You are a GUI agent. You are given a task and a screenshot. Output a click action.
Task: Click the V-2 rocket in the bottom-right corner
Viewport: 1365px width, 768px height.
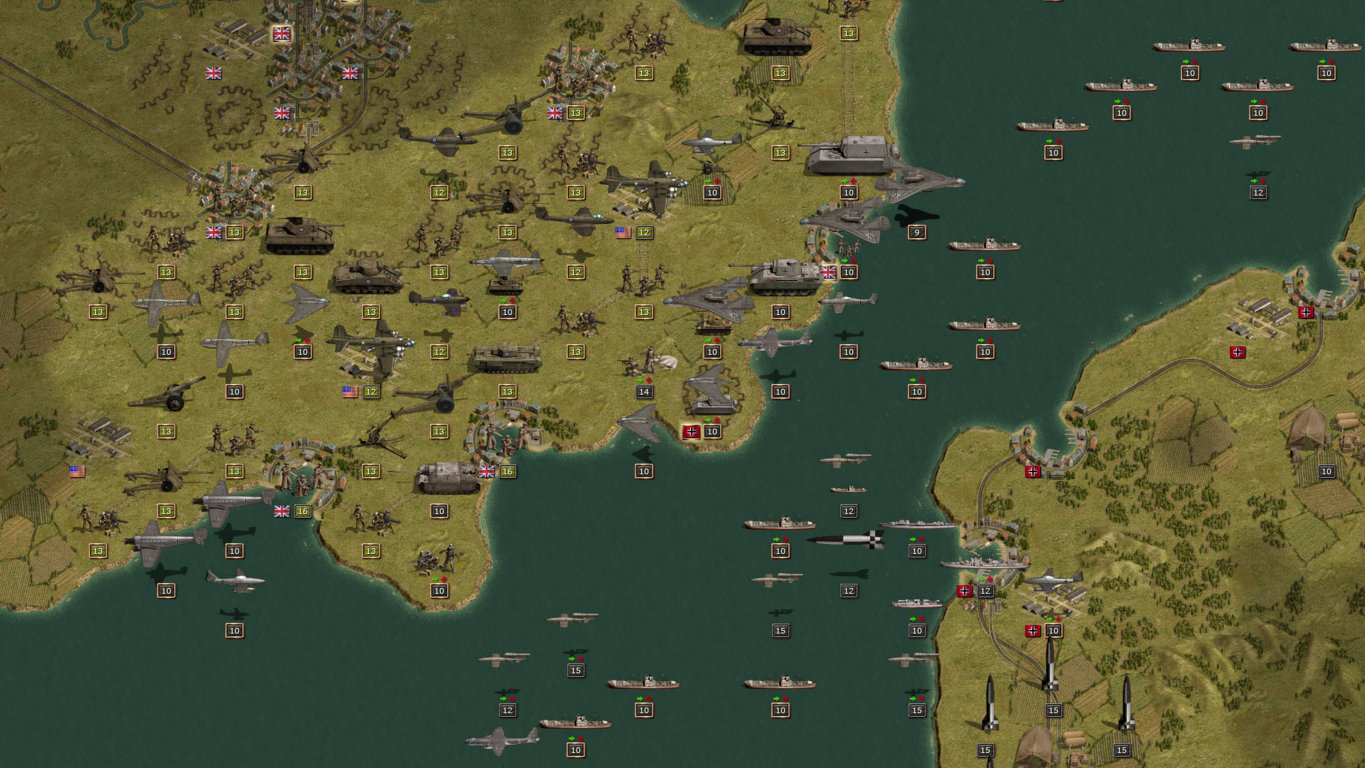click(1126, 705)
